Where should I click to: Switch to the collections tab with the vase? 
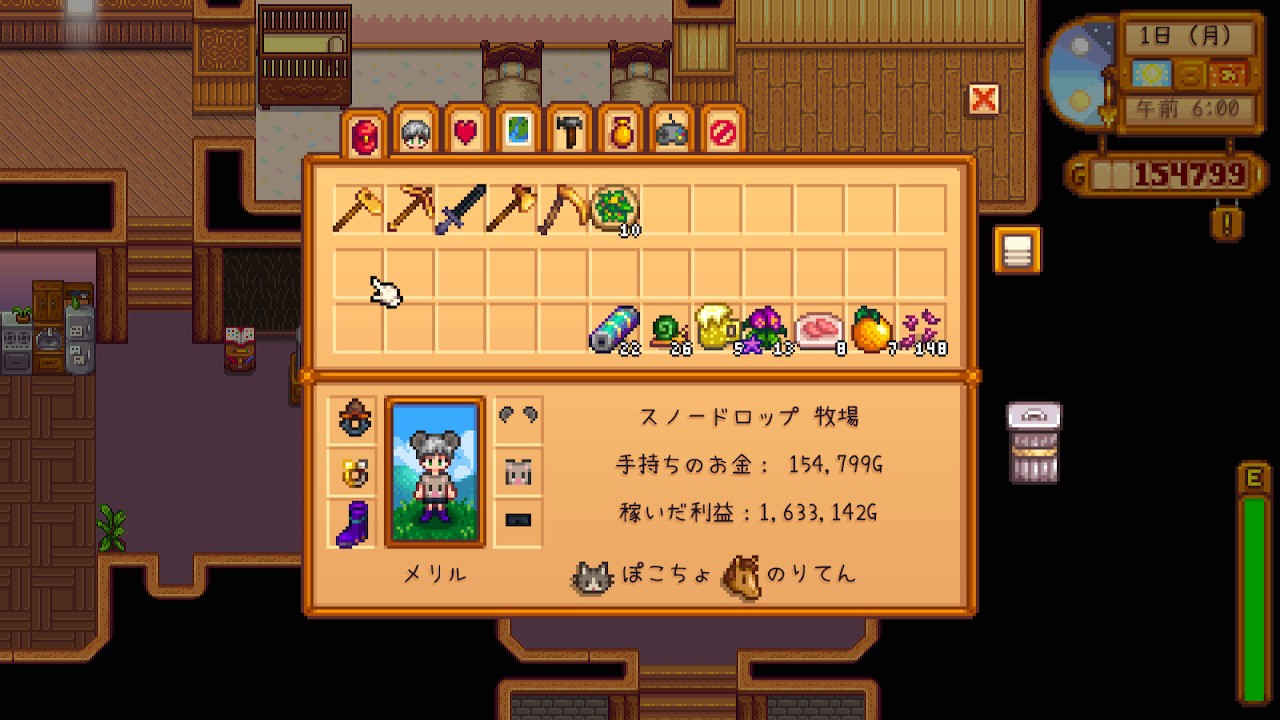[621, 133]
